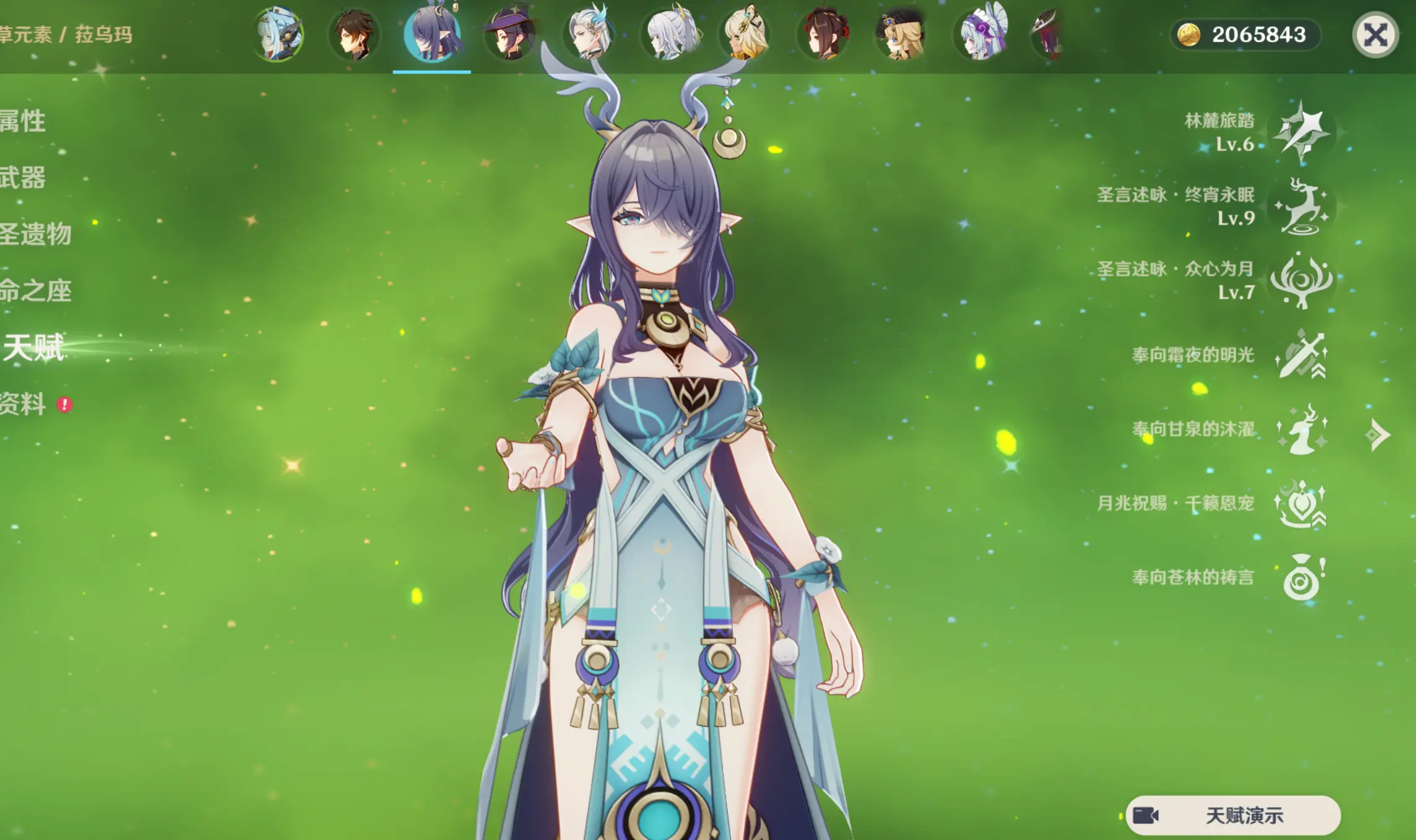The image size is (1416, 840).
Task: Switch to the blonde character with black hat
Action: [x=901, y=35]
